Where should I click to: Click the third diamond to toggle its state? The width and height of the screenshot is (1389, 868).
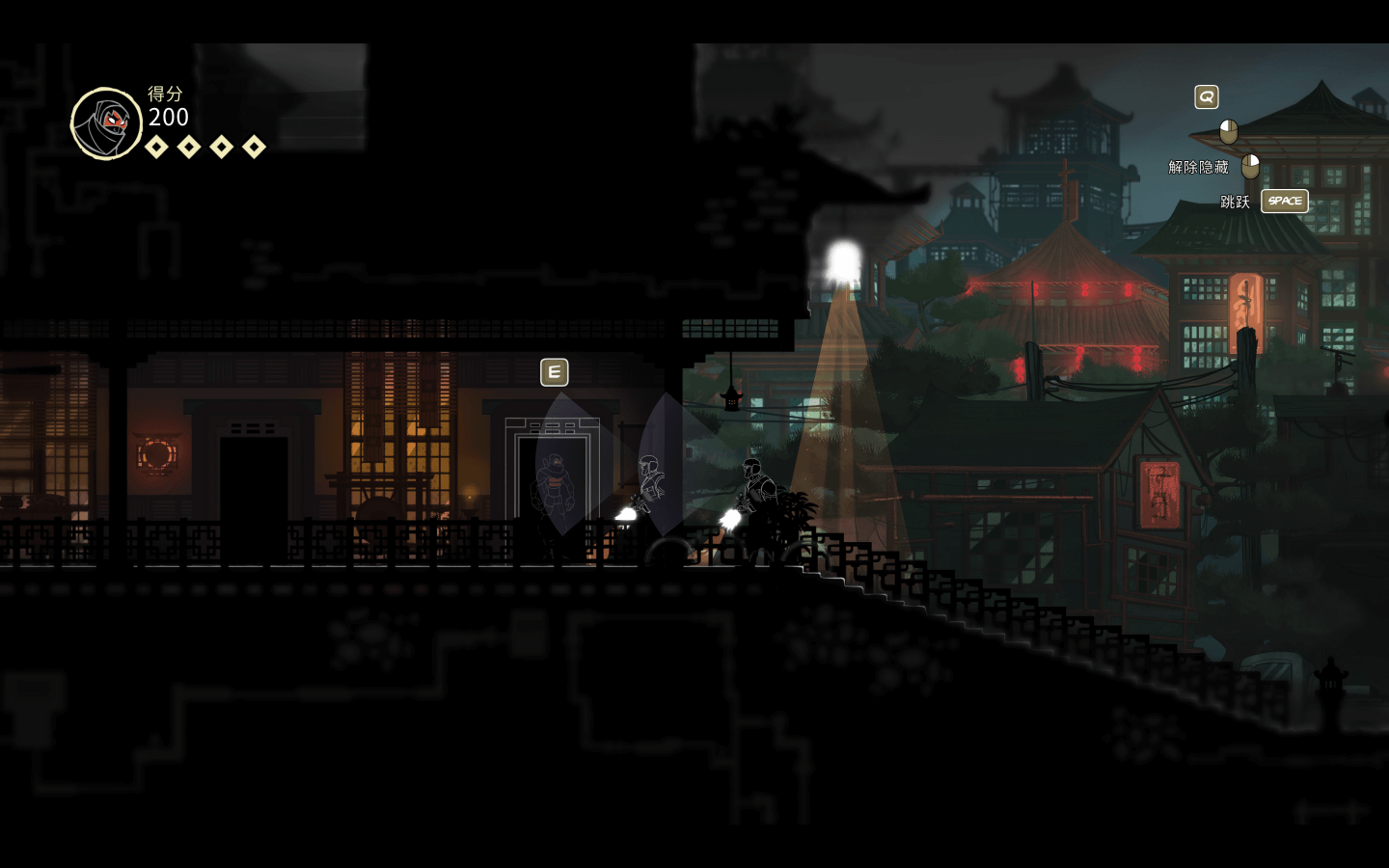pyautogui.click(x=221, y=147)
